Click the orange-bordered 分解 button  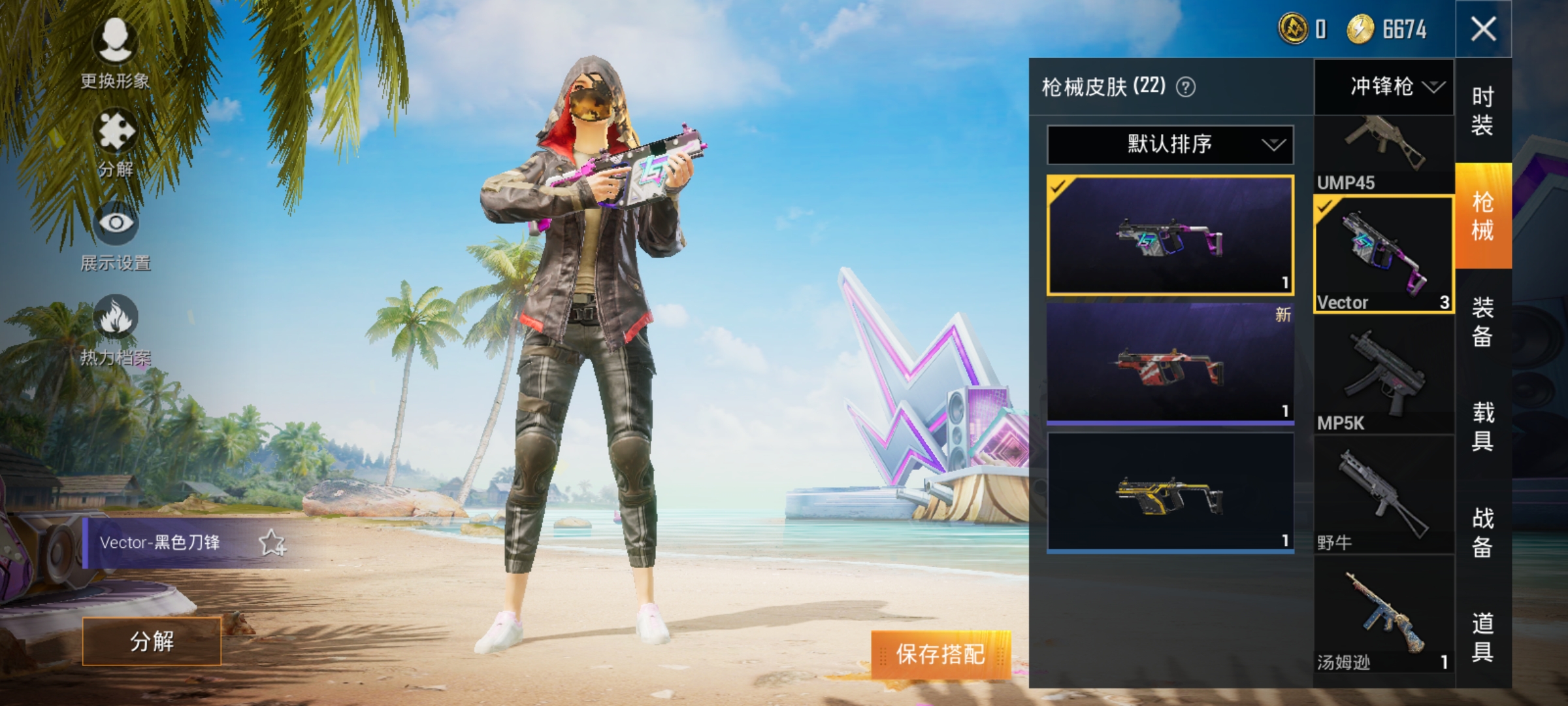coord(152,641)
